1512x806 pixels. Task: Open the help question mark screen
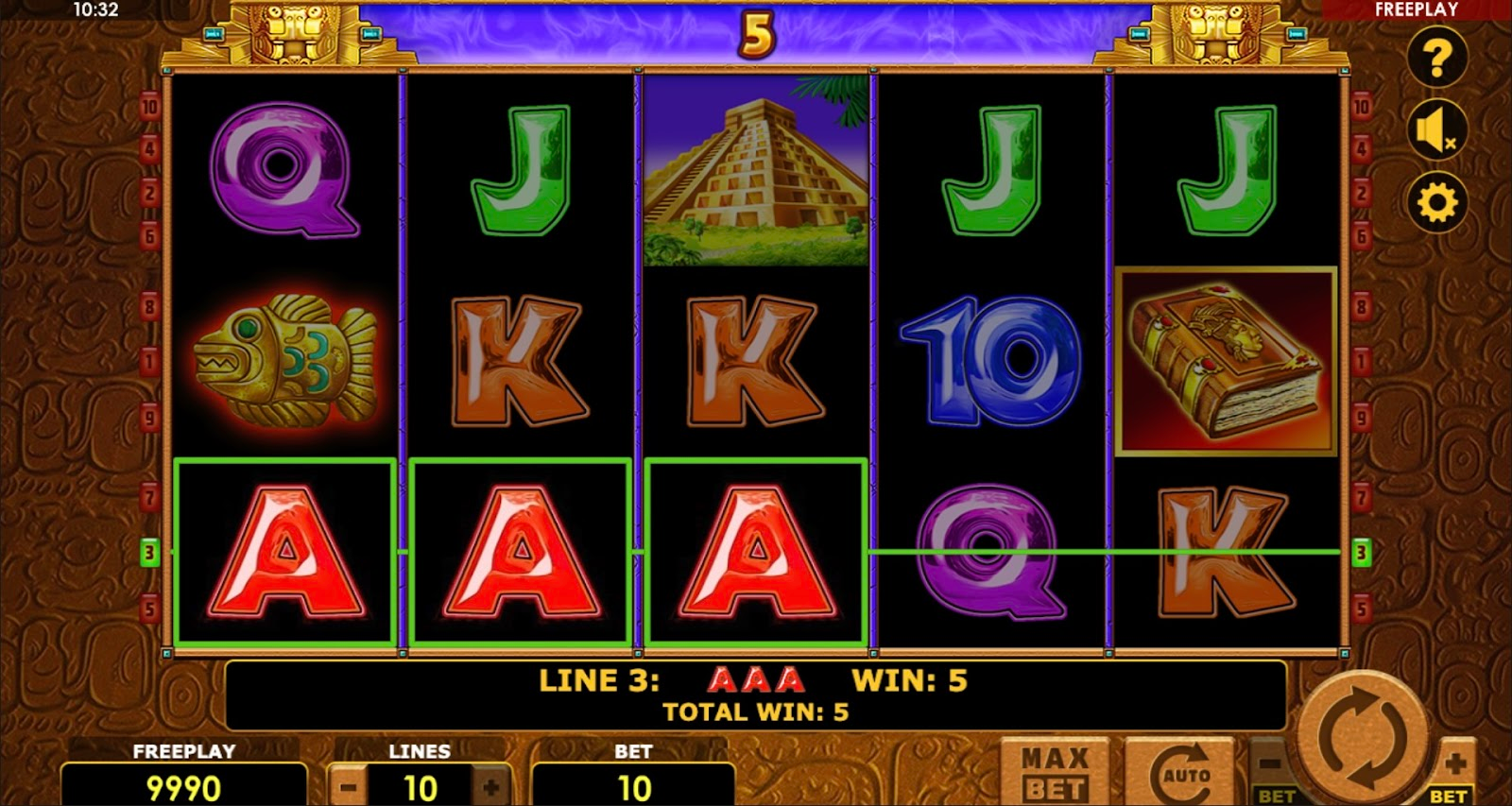pos(1436,59)
